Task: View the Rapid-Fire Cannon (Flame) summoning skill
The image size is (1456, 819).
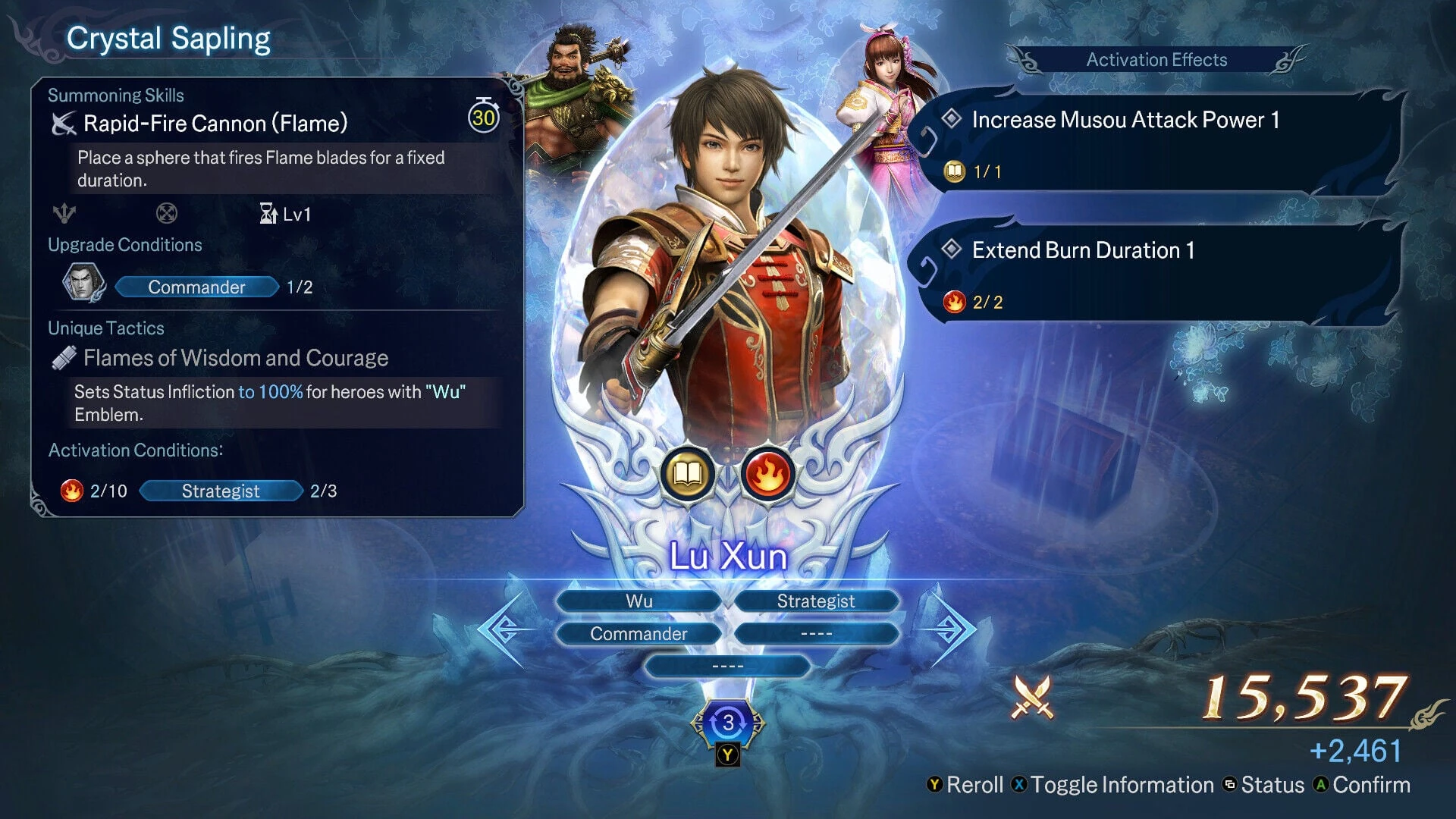Action: (x=215, y=123)
